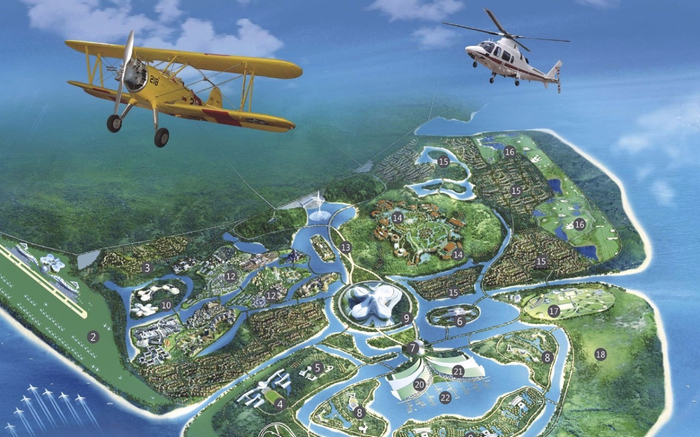Select map marker number 17
700x437 pixels.
point(553,311)
